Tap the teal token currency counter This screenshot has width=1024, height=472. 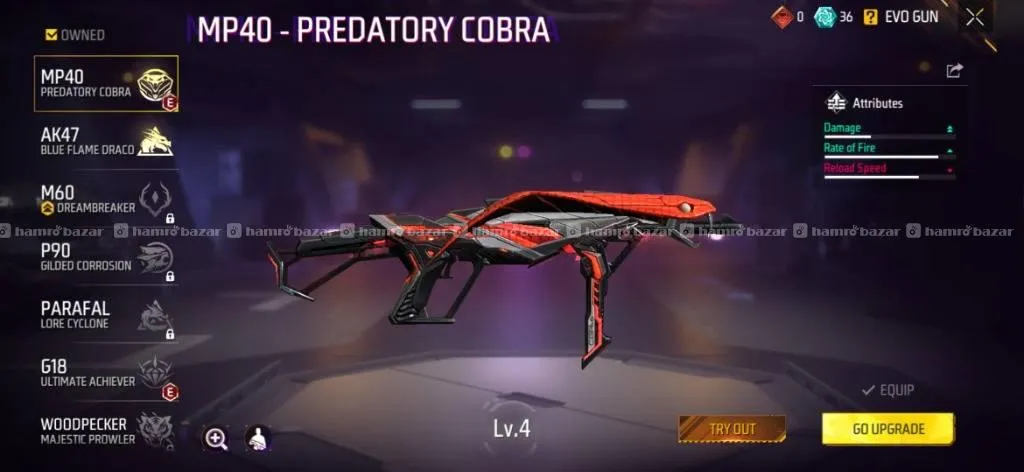click(834, 17)
